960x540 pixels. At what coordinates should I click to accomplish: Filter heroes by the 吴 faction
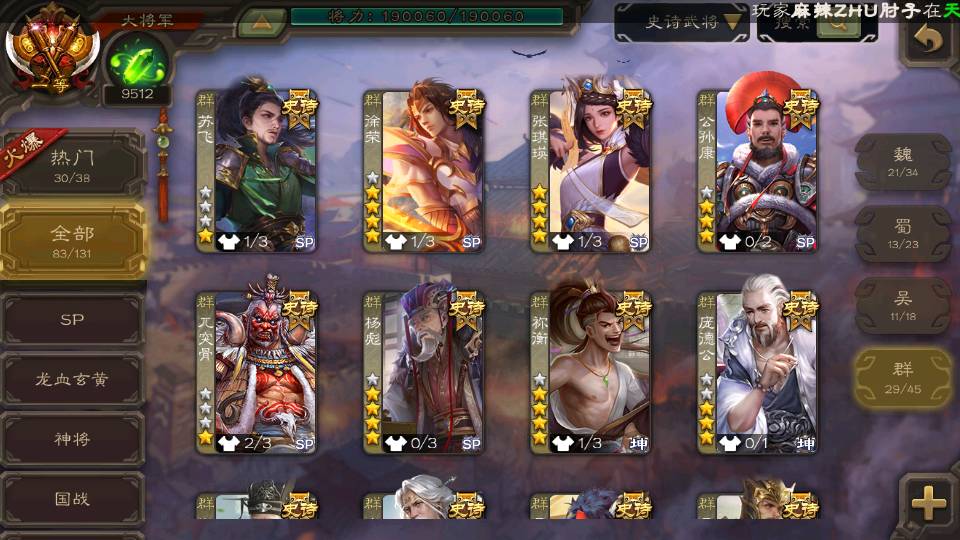click(903, 305)
